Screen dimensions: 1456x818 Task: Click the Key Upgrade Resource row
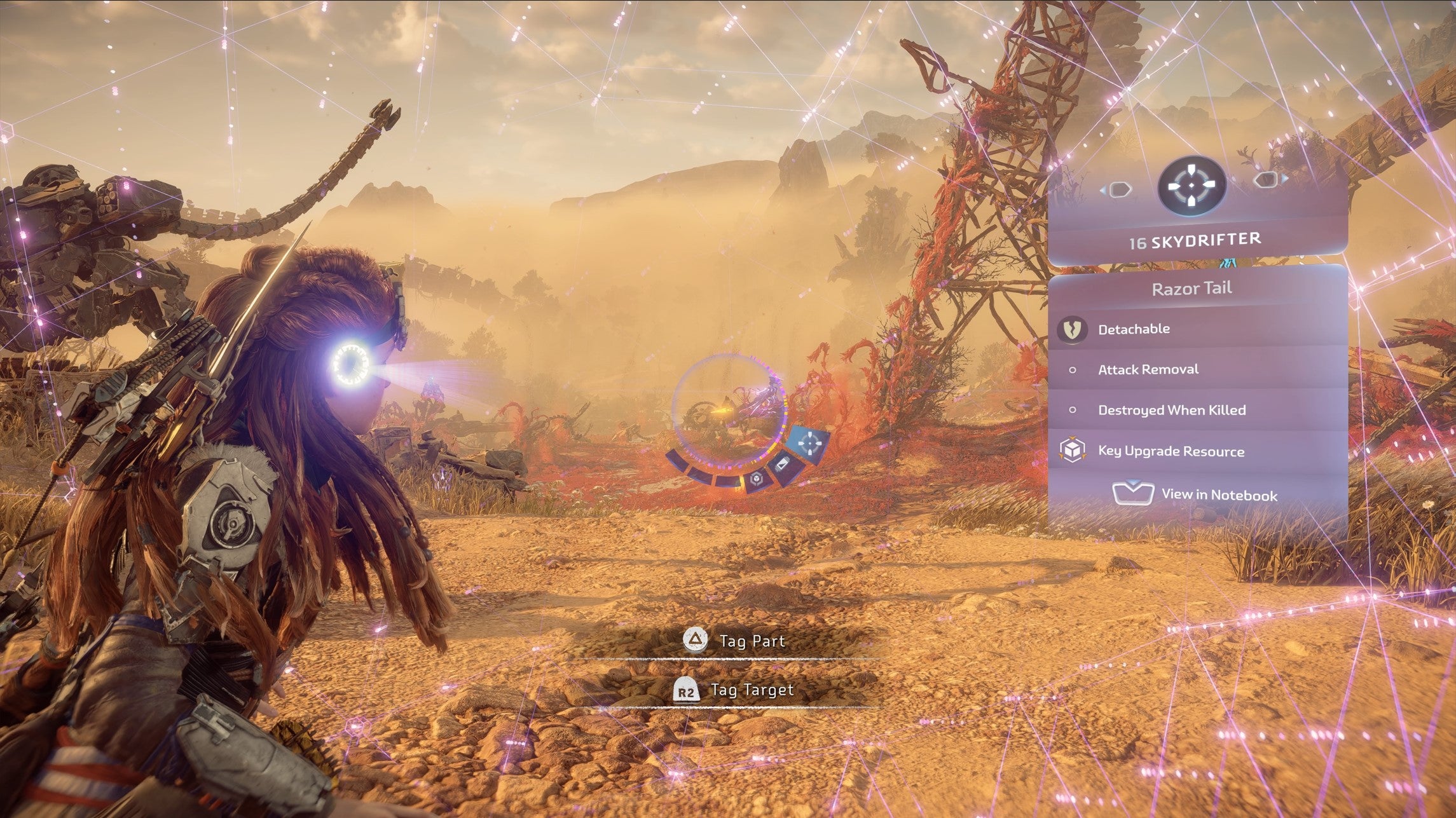click(x=1197, y=451)
